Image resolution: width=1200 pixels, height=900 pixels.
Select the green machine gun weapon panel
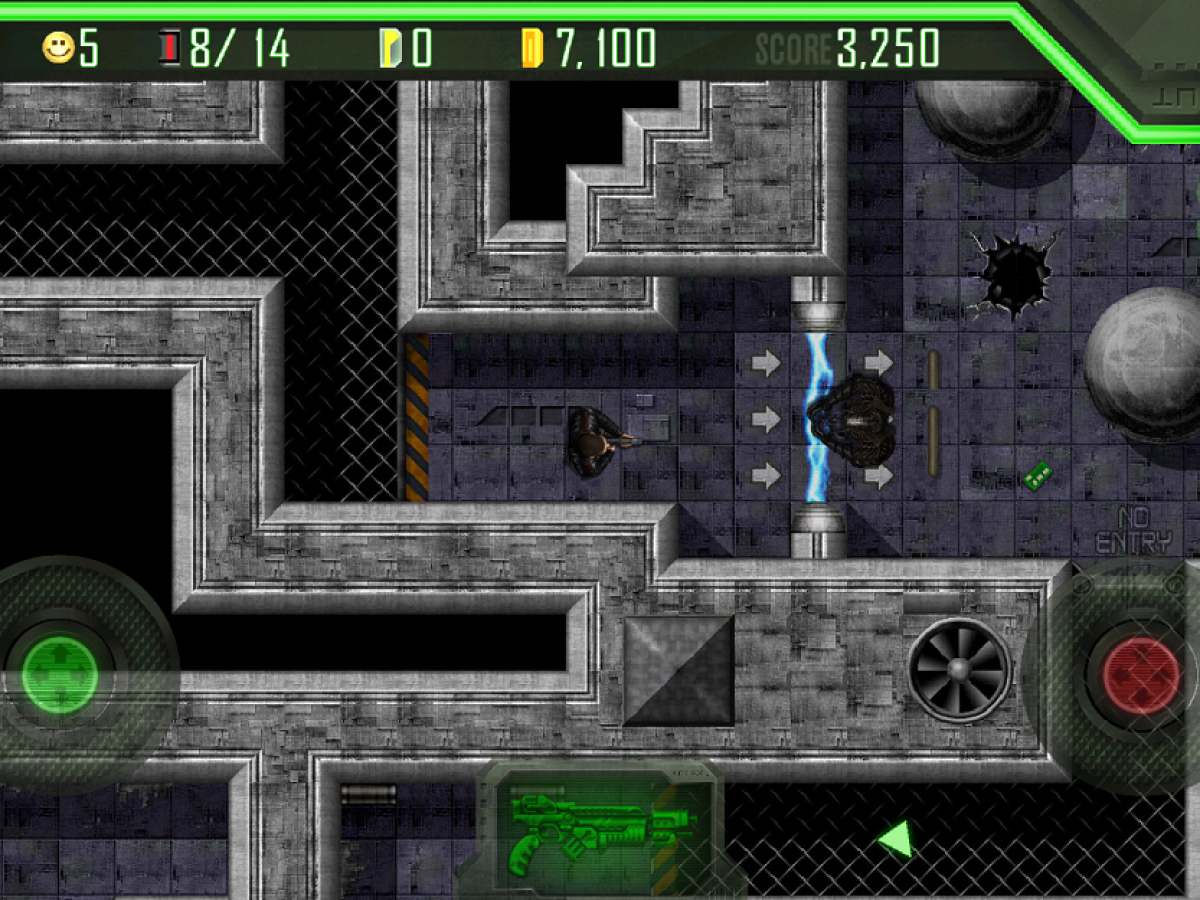click(x=597, y=829)
